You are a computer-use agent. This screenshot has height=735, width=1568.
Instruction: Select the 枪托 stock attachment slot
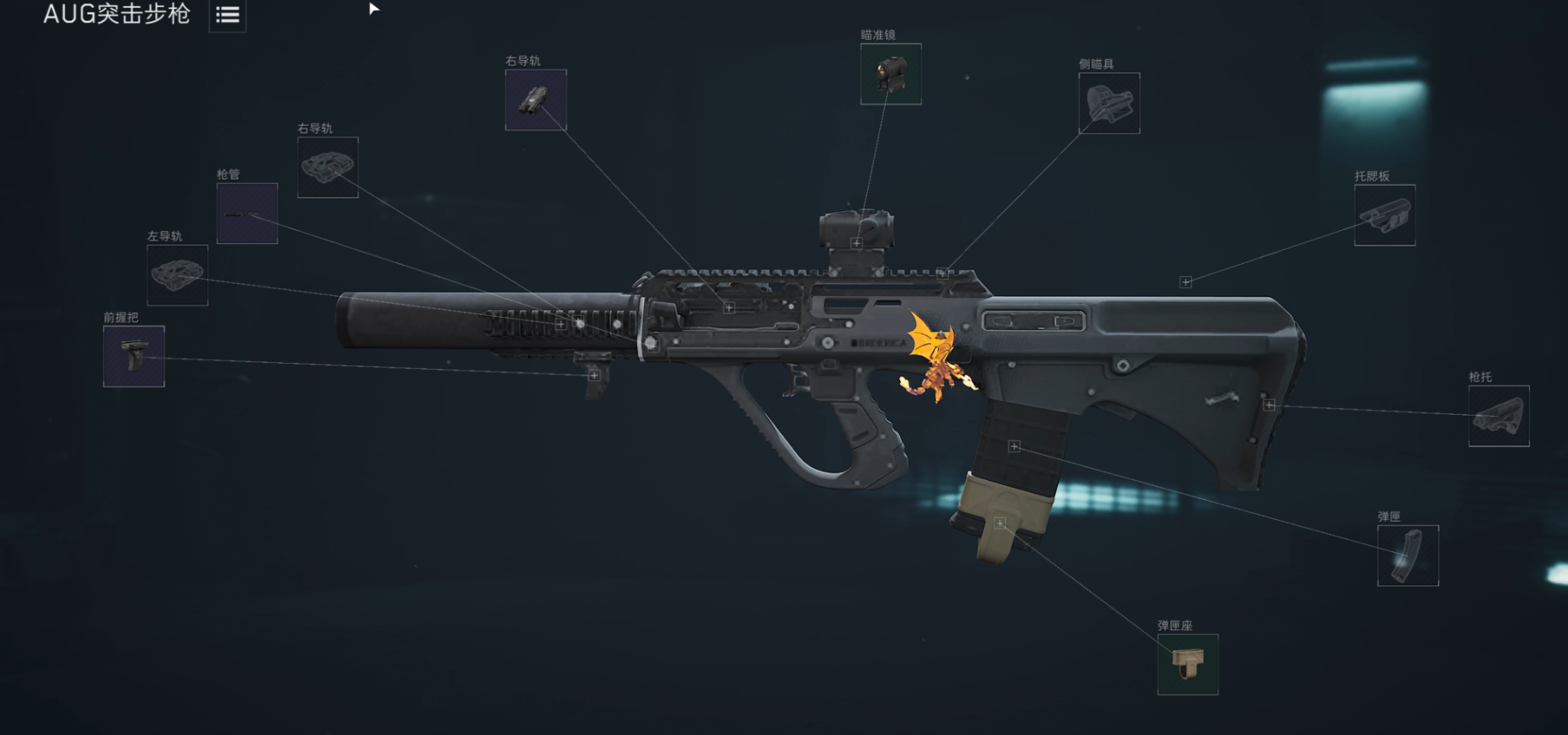pos(1499,416)
